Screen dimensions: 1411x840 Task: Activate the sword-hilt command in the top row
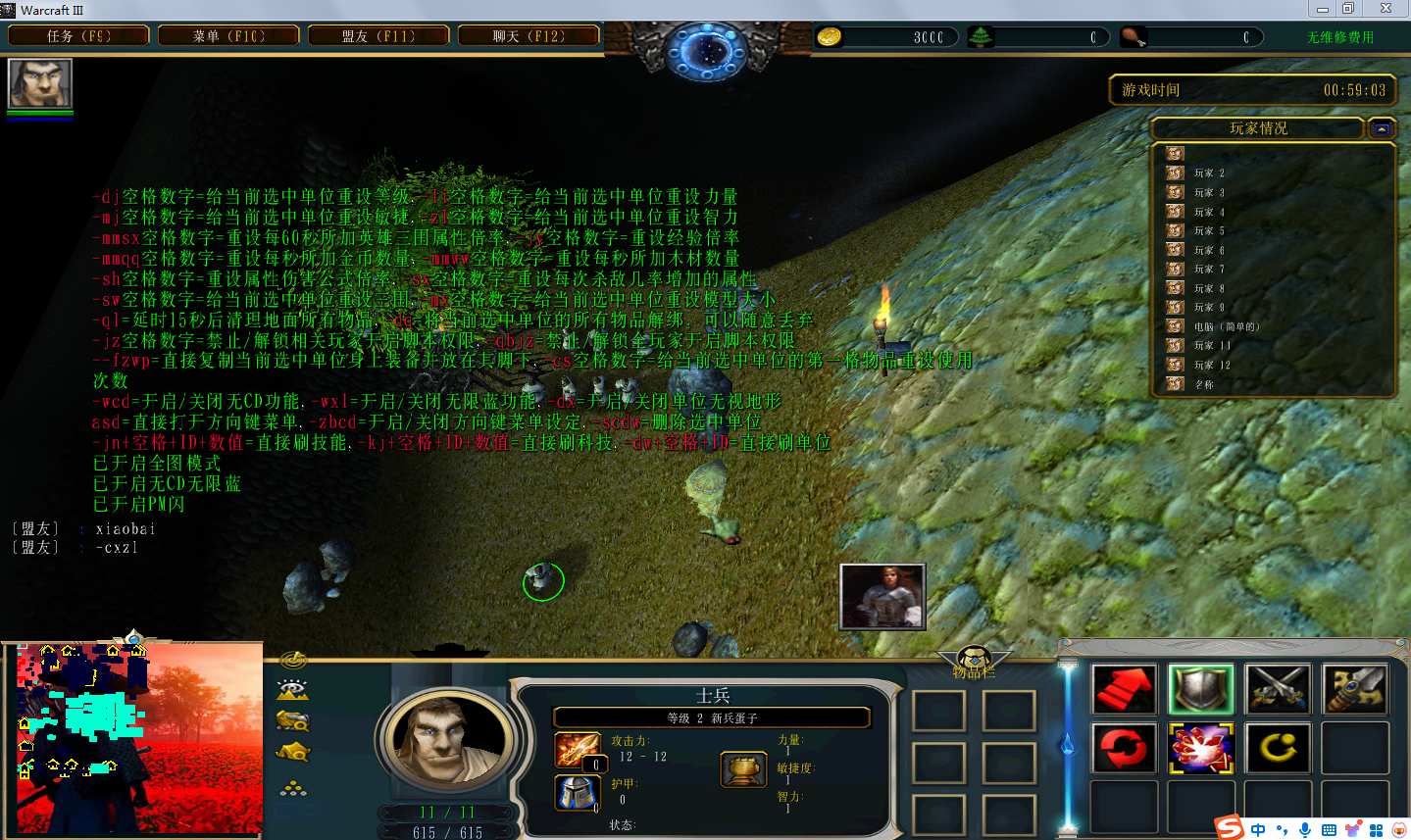coord(1354,689)
